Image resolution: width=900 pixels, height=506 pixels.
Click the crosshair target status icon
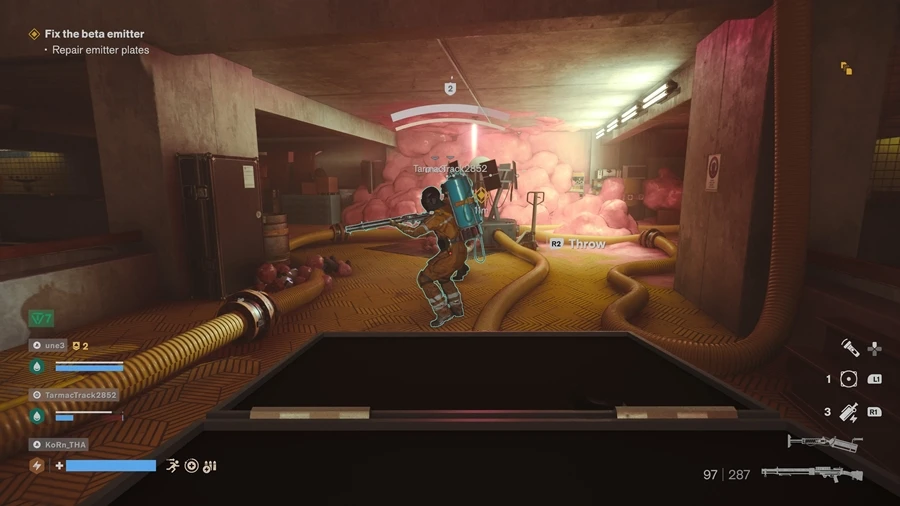[191, 465]
